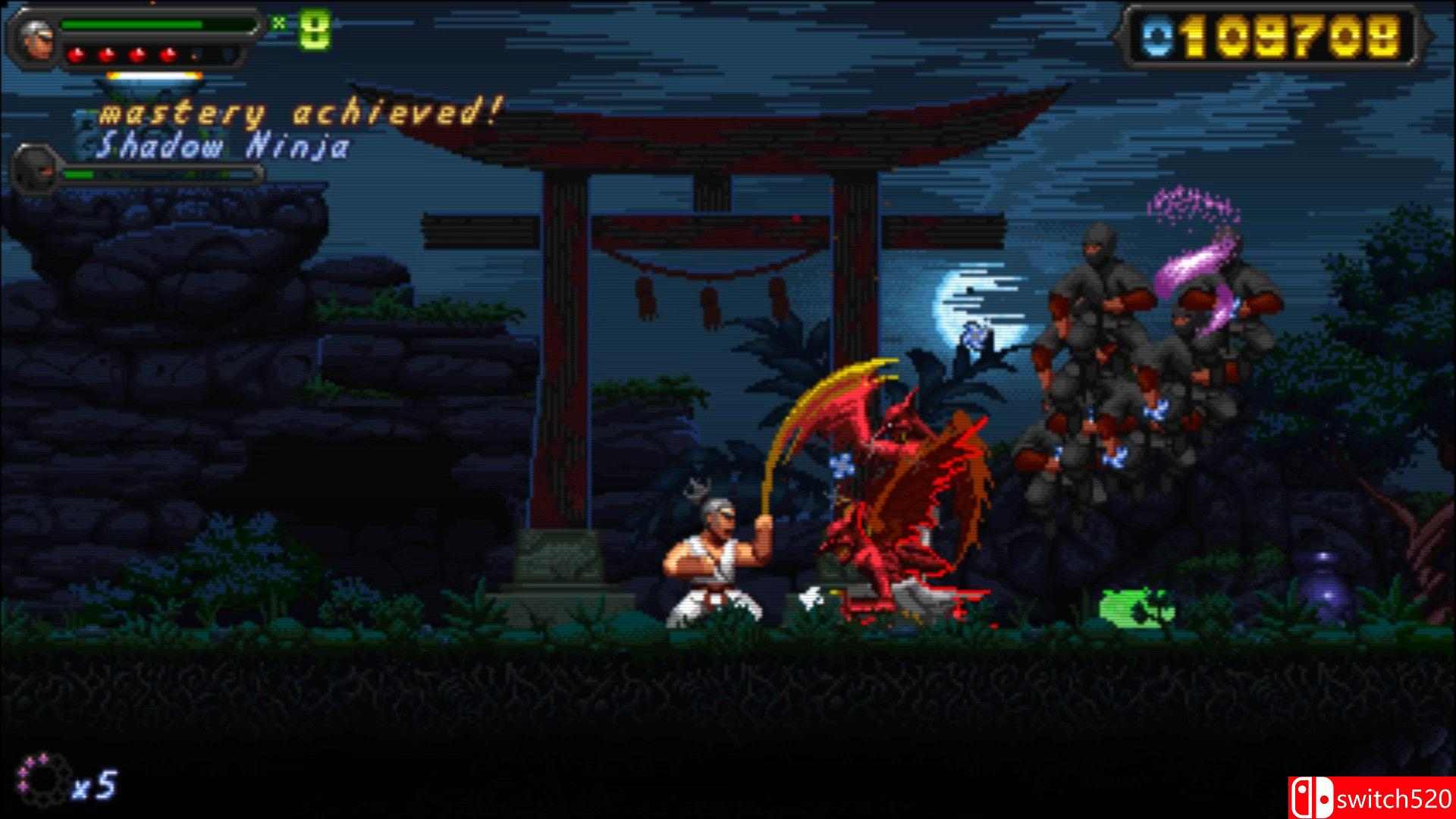This screenshot has height=819, width=1456.
Task: Click the white power meter under the portrait
Action: coord(154,75)
